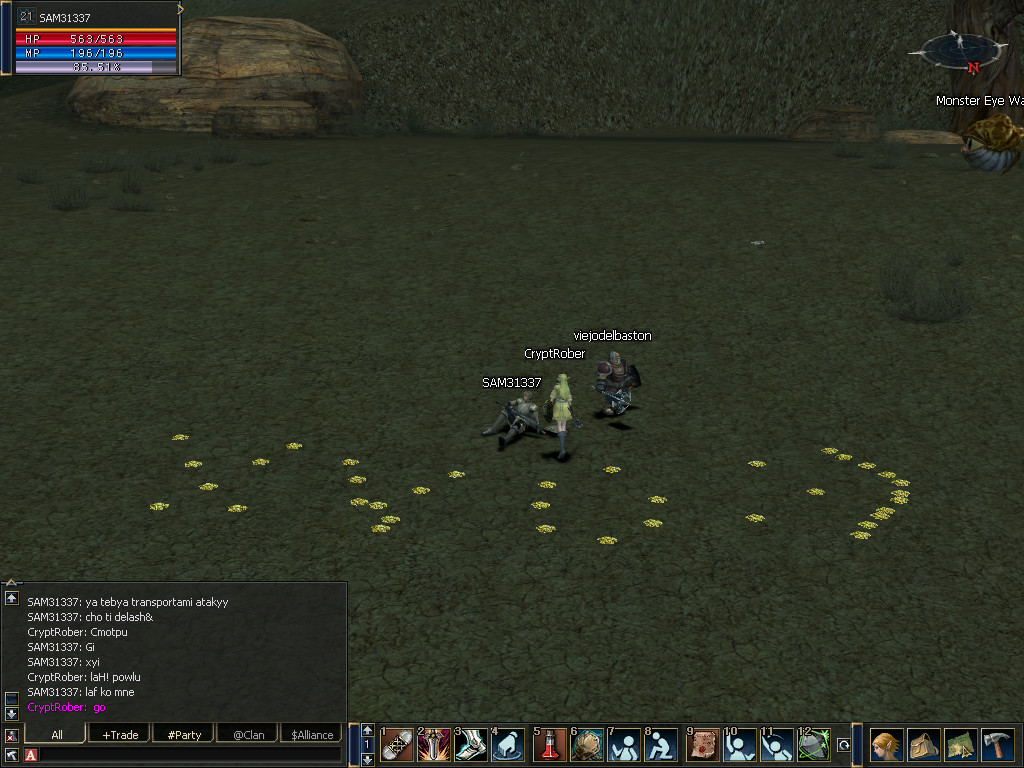Show the $Alliance chat tab

(x=312, y=735)
